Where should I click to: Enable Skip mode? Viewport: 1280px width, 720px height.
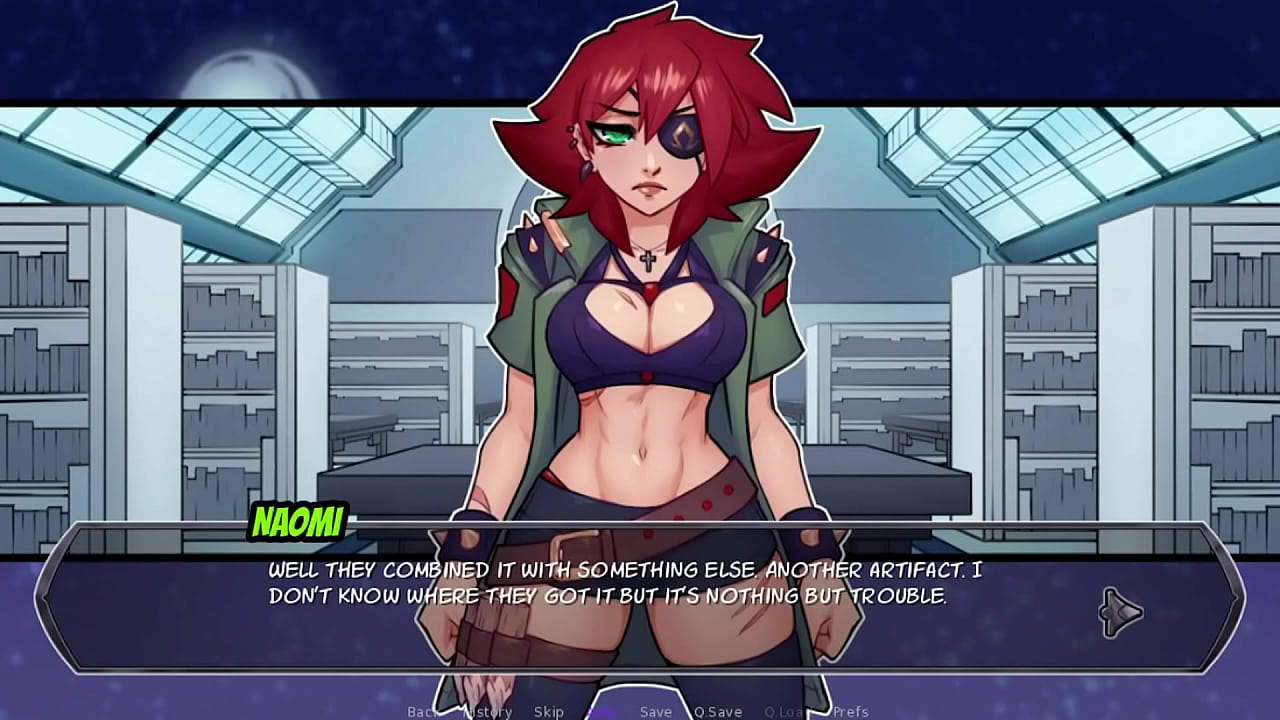pos(548,712)
